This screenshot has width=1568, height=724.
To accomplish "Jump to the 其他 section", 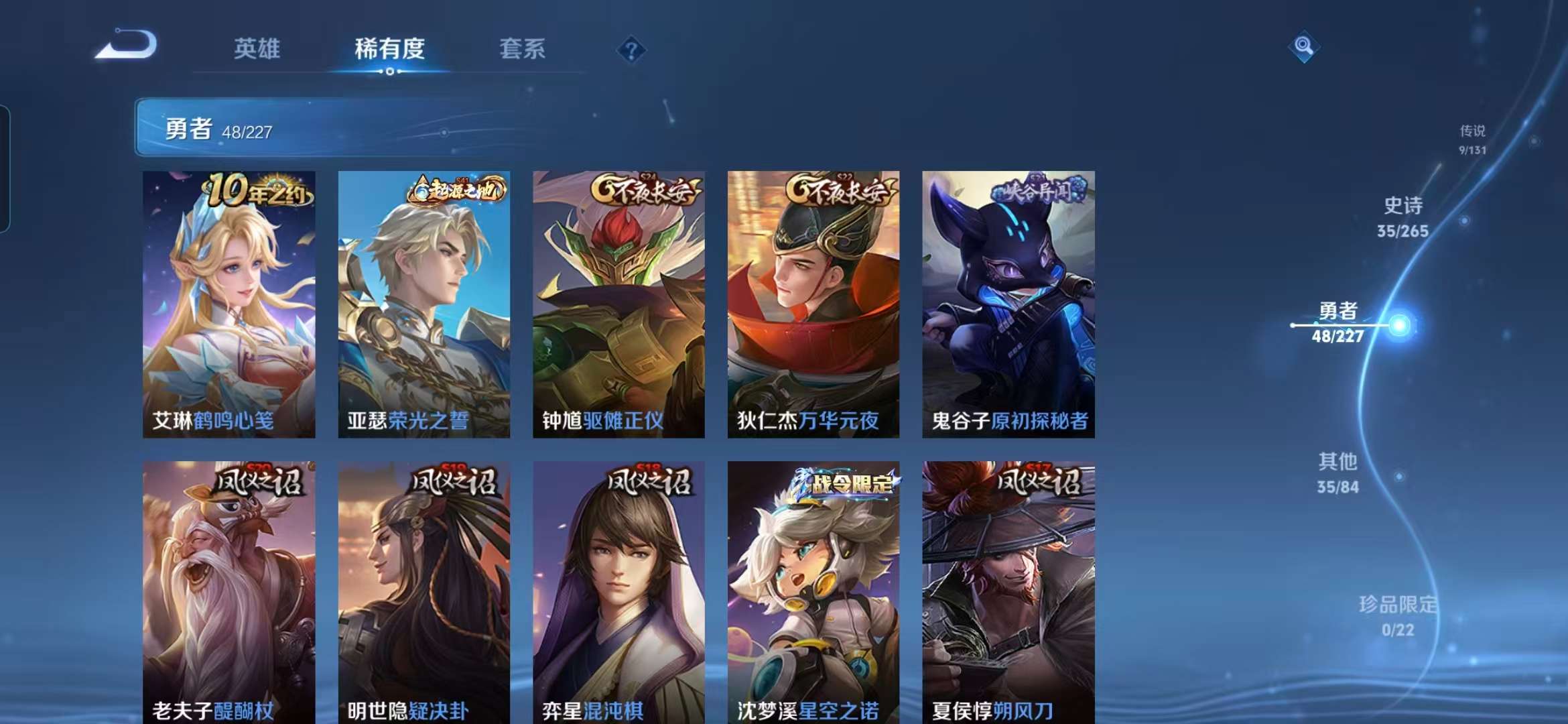I will coord(1337,473).
